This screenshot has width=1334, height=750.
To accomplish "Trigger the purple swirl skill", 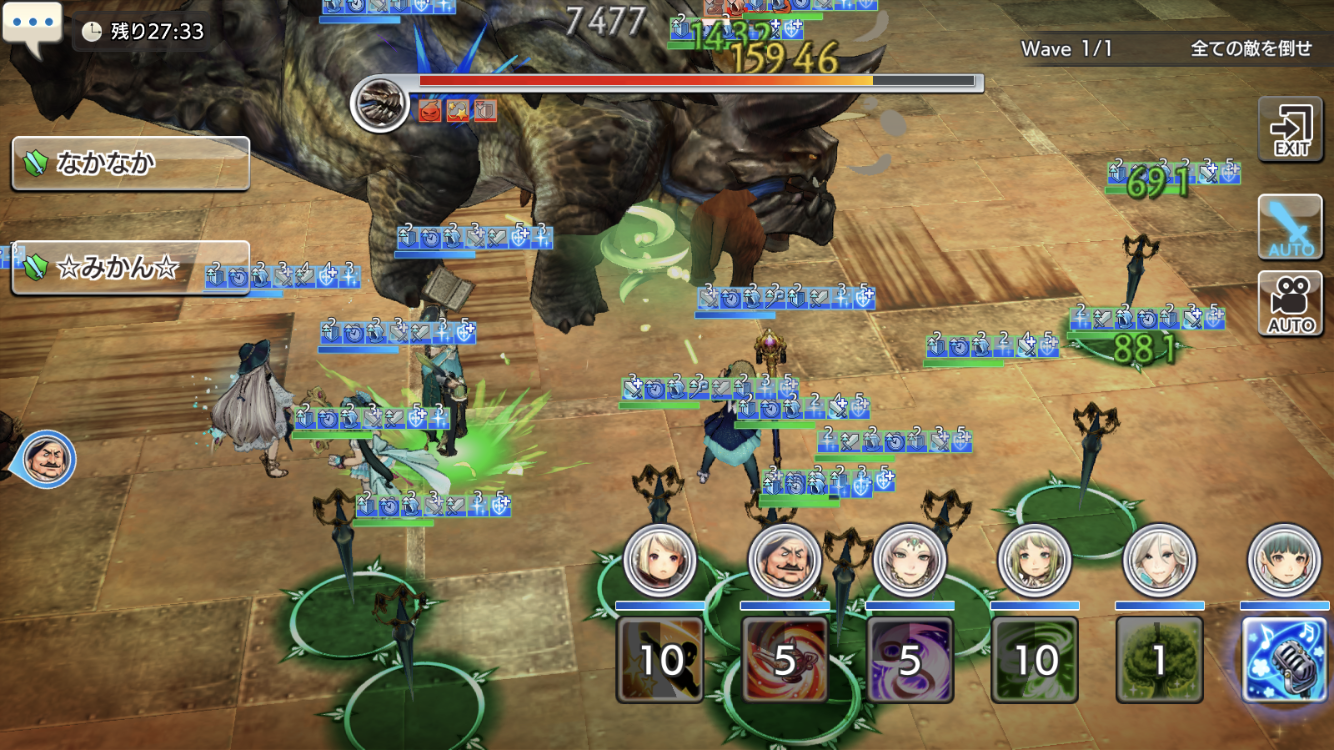I will [910, 658].
